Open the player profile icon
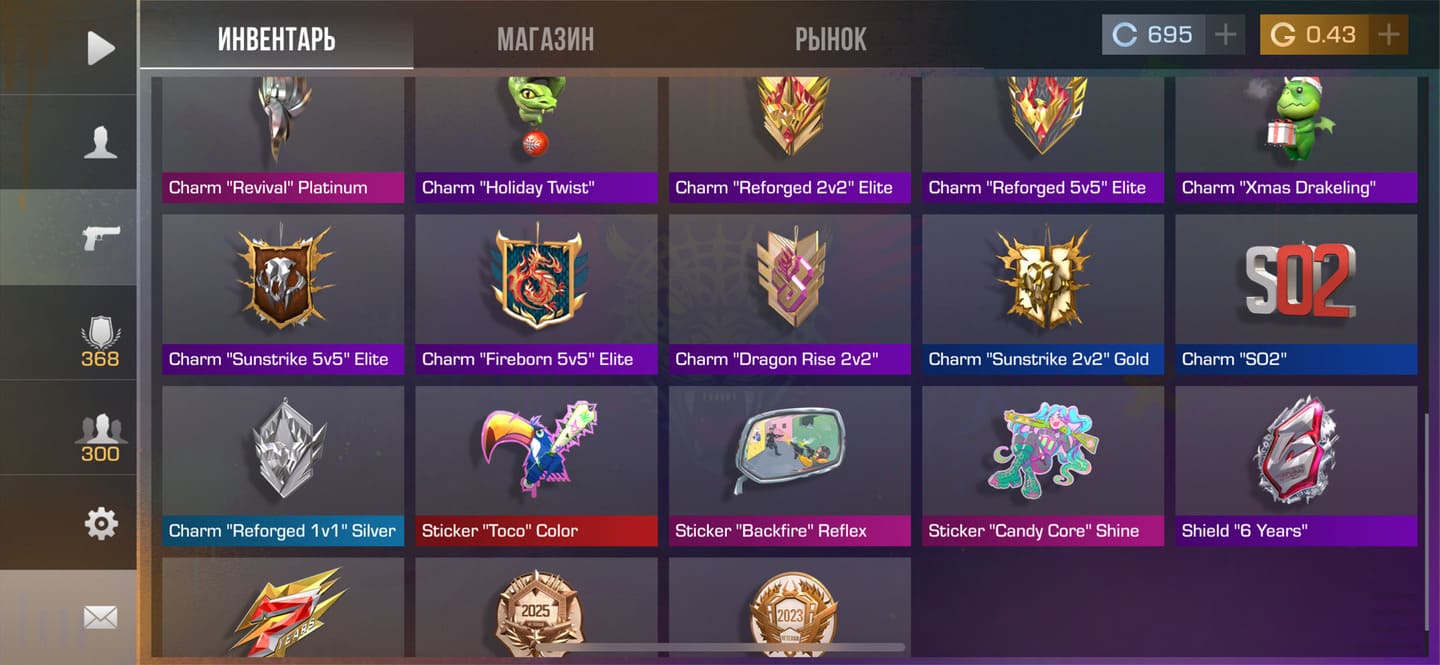This screenshot has height=665, width=1440. coord(100,142)
